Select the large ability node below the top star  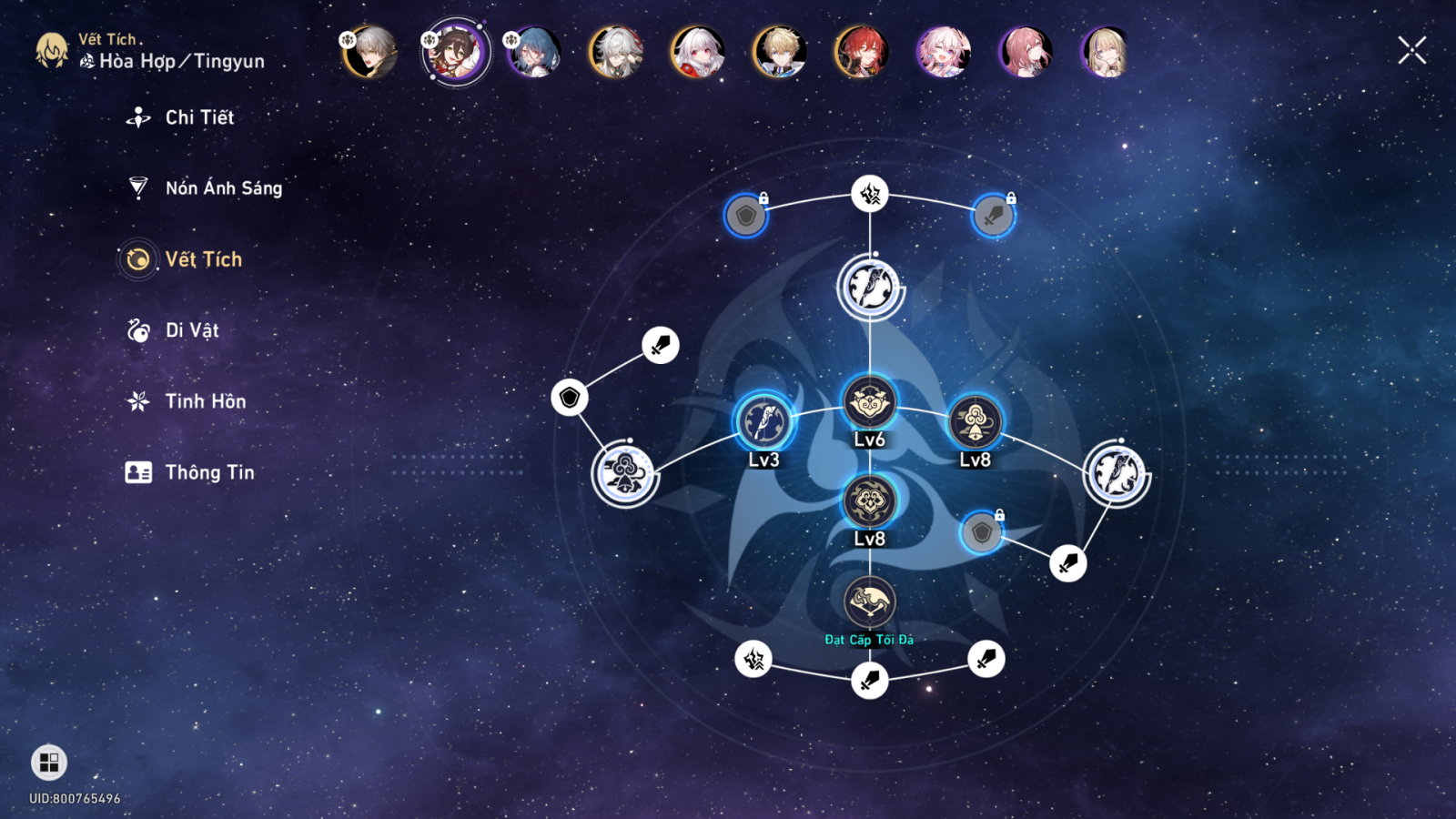click(x=870, y=288)
